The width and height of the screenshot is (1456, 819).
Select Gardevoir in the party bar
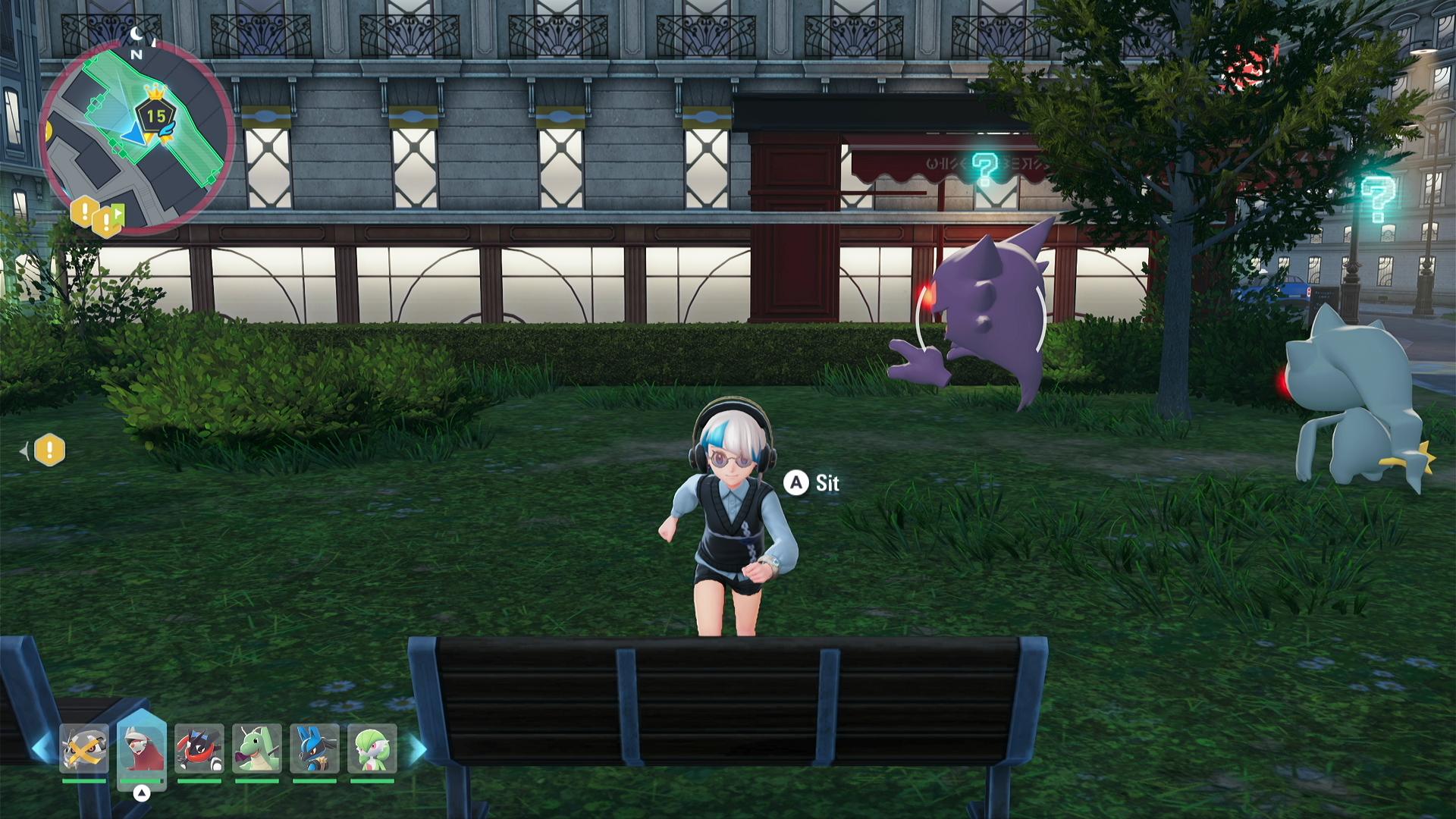pyautogui.click(x=372, y=748)
